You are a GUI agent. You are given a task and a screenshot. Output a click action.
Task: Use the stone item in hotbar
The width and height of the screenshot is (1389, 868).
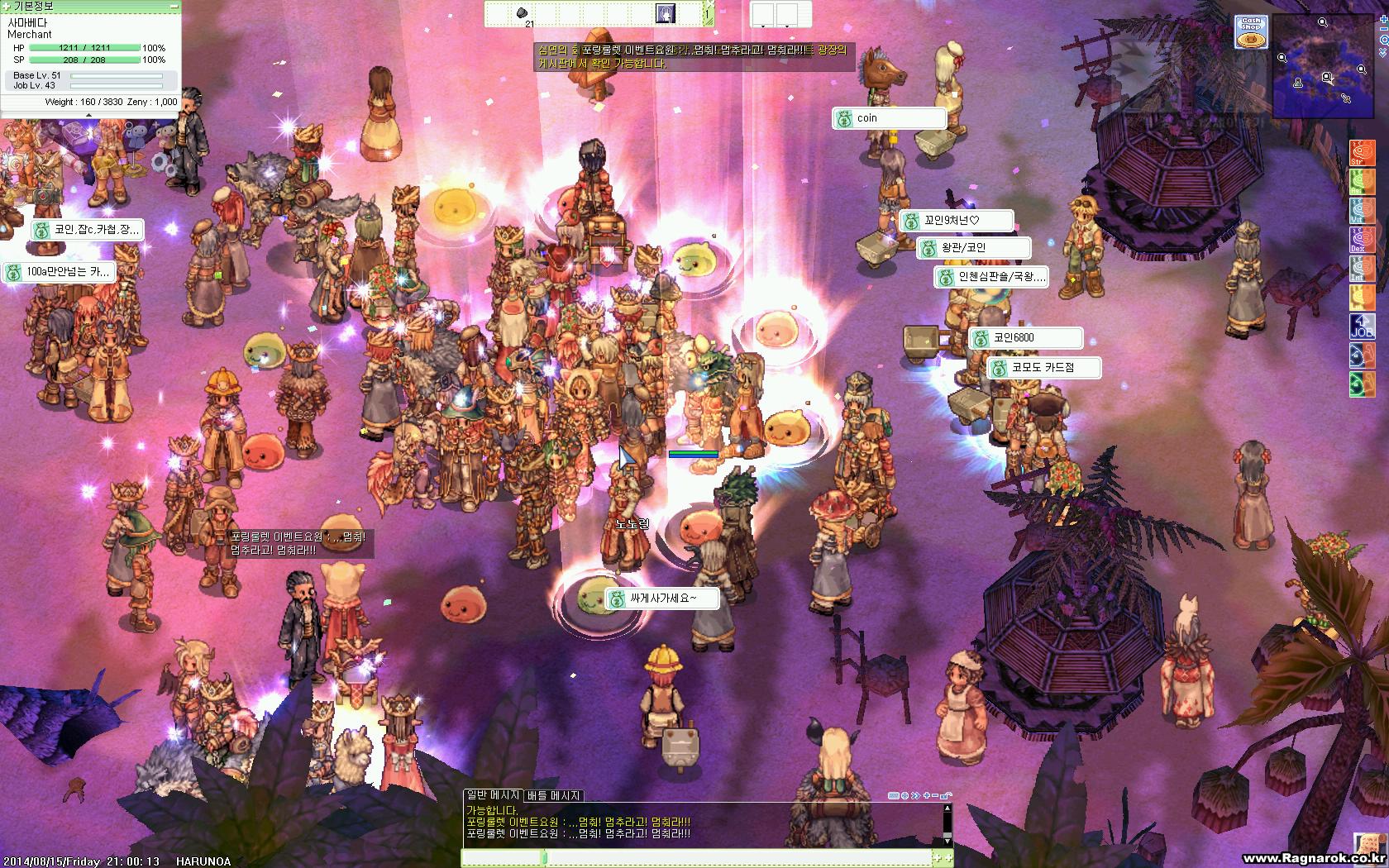click(523, 13)
